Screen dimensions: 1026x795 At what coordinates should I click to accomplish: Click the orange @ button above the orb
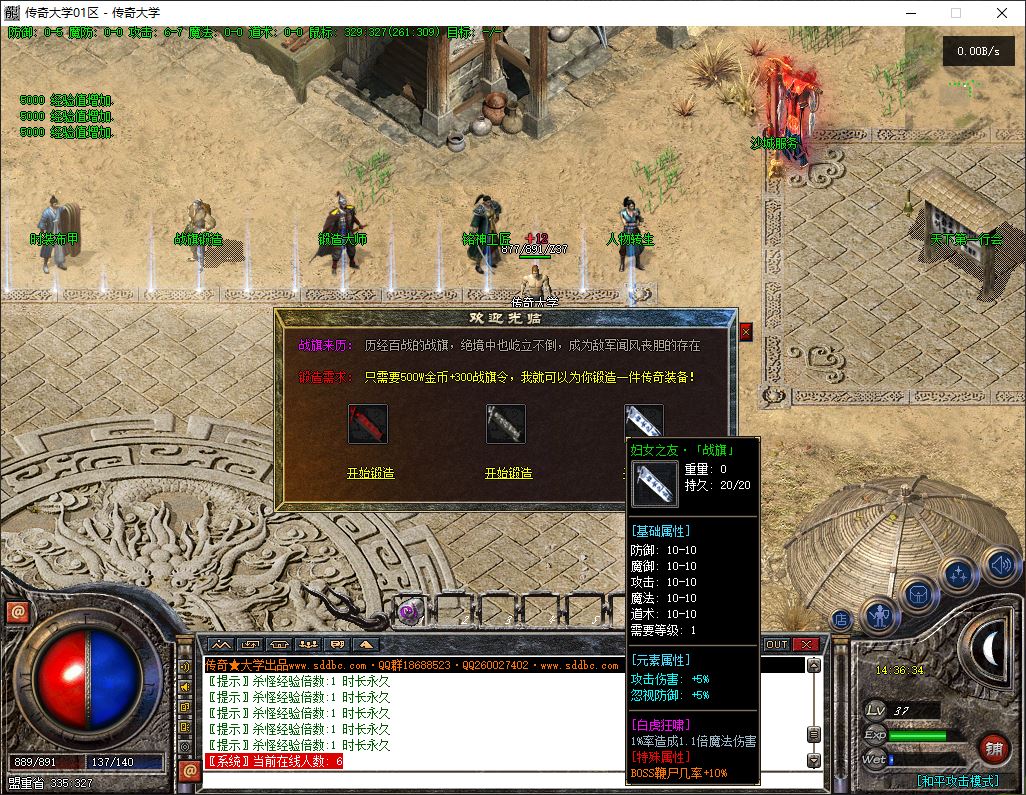coord(17,612)
